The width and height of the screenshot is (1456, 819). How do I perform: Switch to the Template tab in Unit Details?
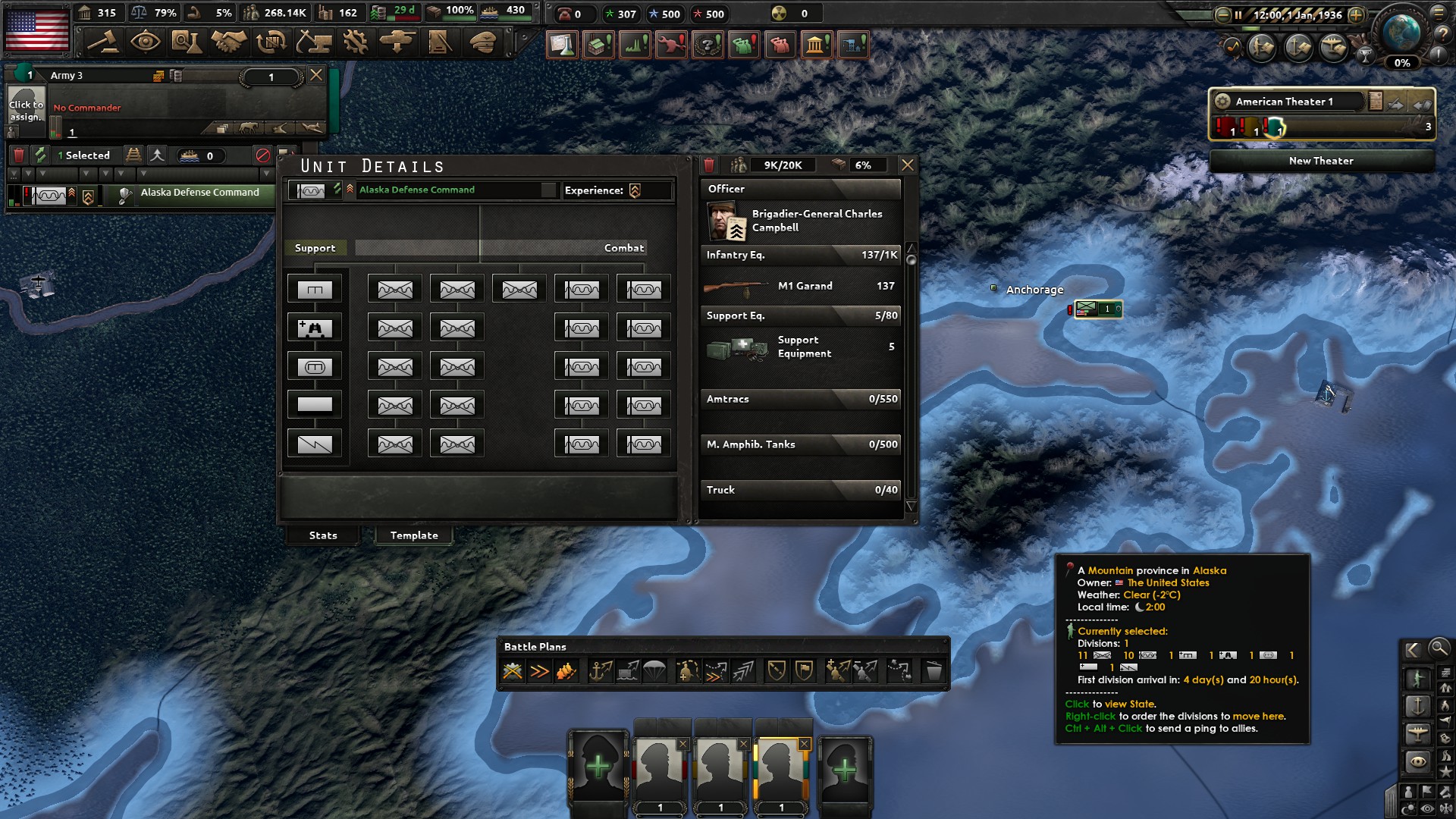413,535
